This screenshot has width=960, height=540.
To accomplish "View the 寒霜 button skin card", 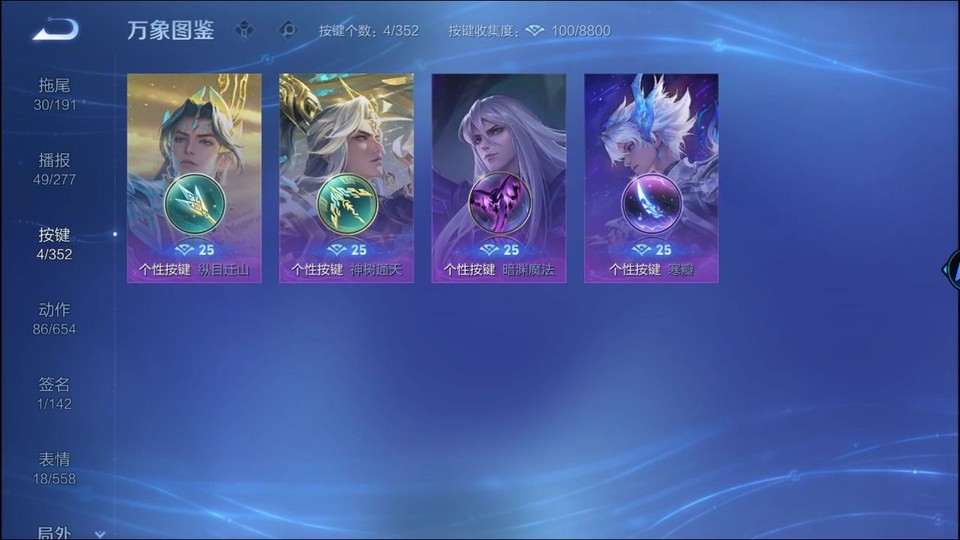I will click(651, 178).
